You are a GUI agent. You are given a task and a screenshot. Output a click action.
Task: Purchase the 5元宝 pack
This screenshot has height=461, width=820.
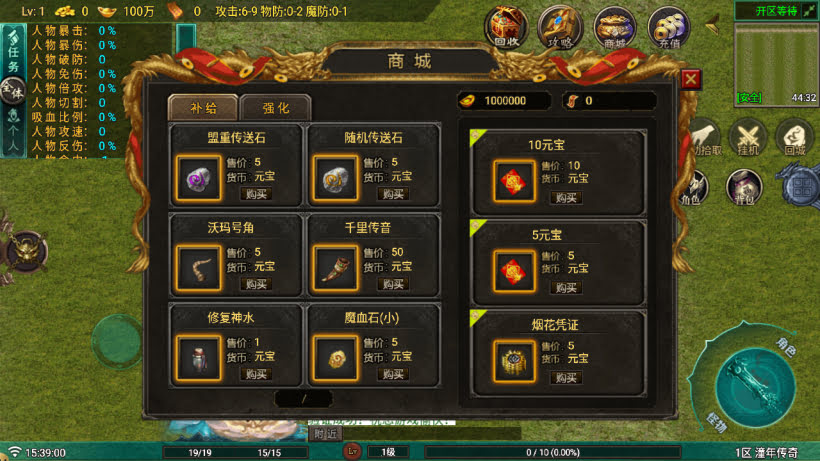point(567,288)
